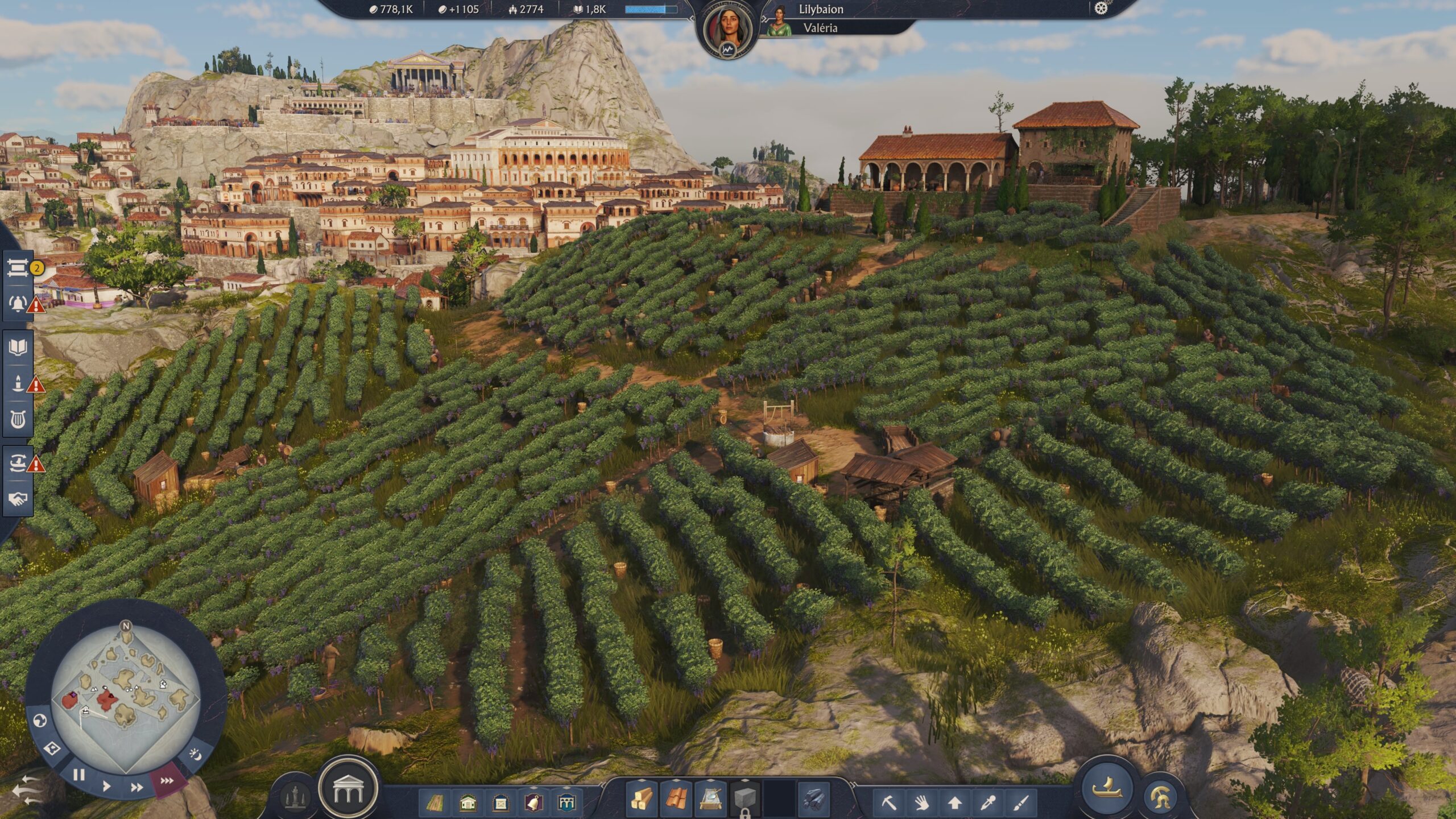Pause the game speed
This screenshot has width=1456, height=819.
tap(78, 775)
